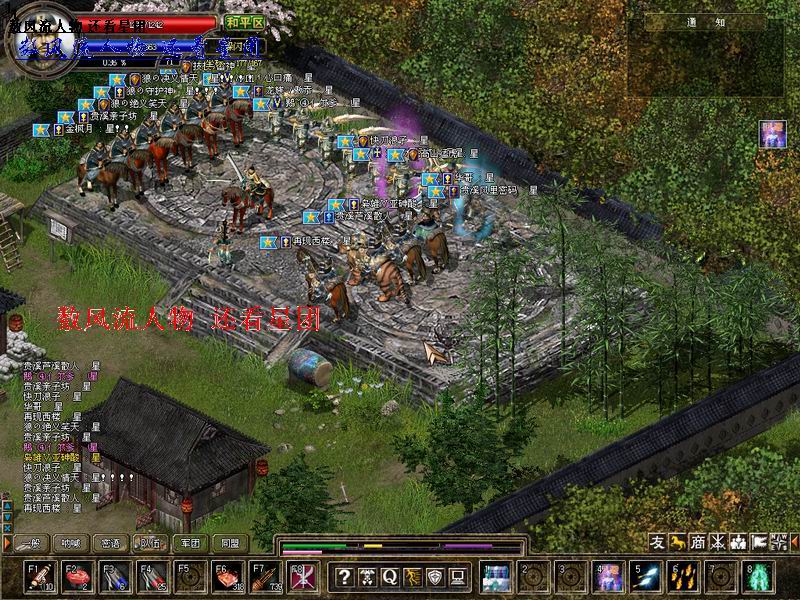Open the 友 friends list

pyautogui.click(x=657, y=542)
